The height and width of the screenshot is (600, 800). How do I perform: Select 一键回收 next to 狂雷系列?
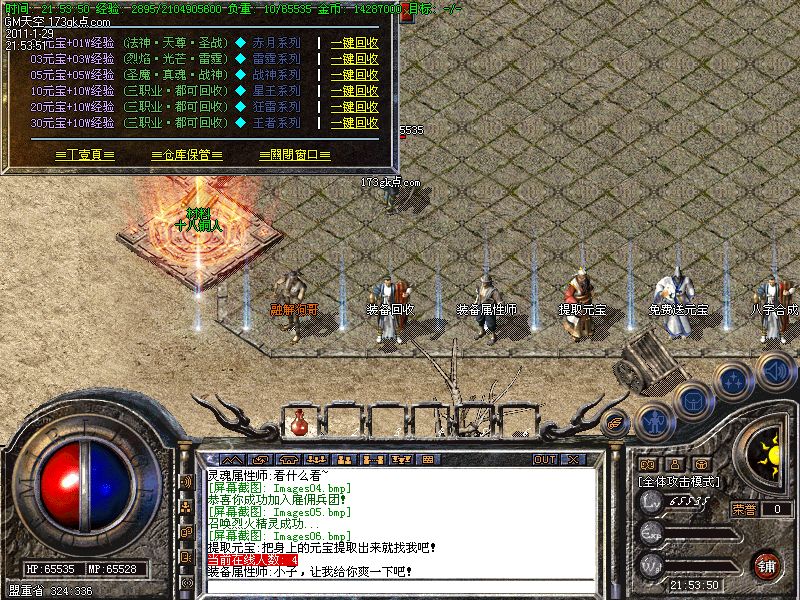click(x=354, y=107)
